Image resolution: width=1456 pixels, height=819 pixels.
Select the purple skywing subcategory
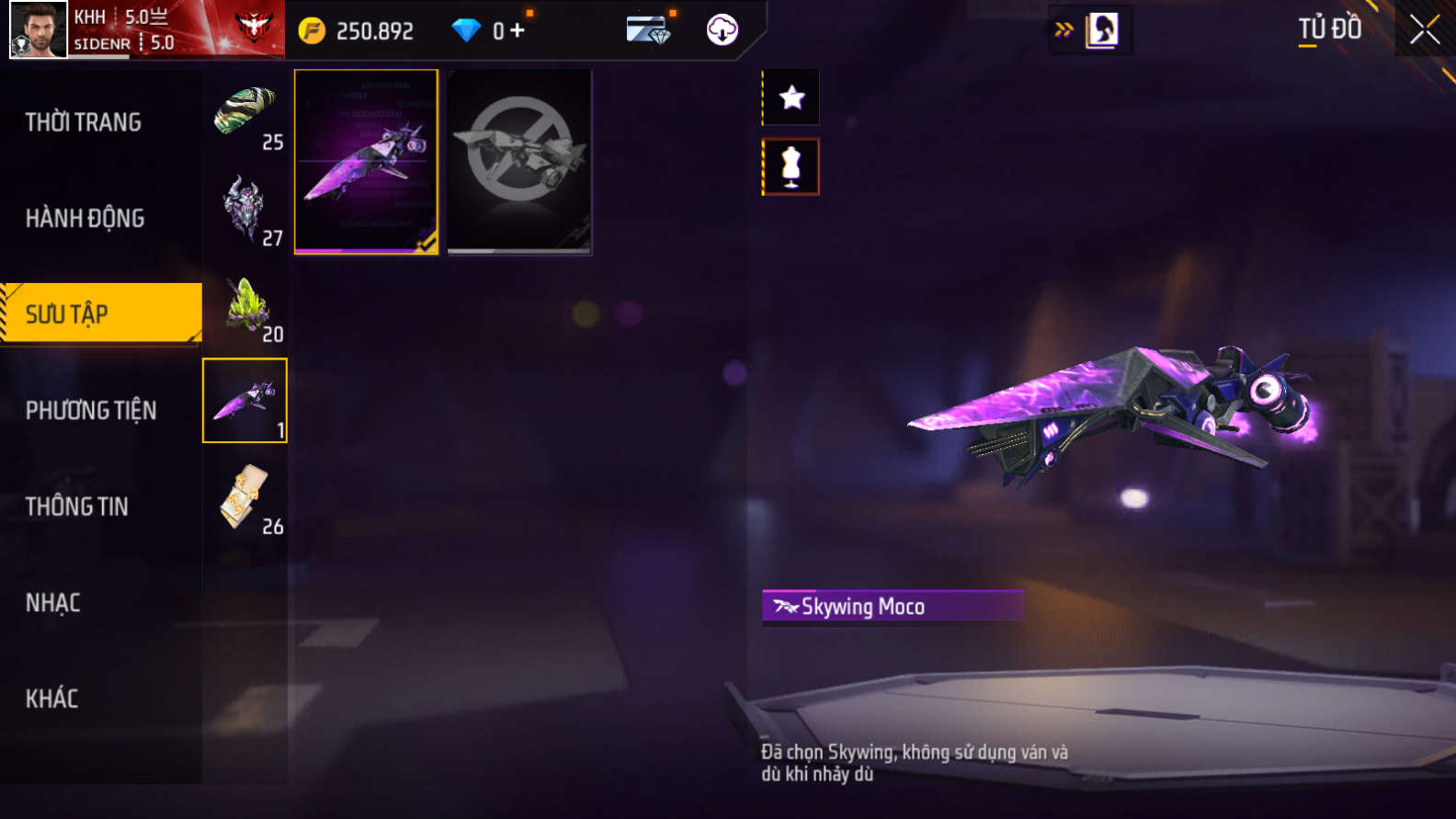coord(245,401)
